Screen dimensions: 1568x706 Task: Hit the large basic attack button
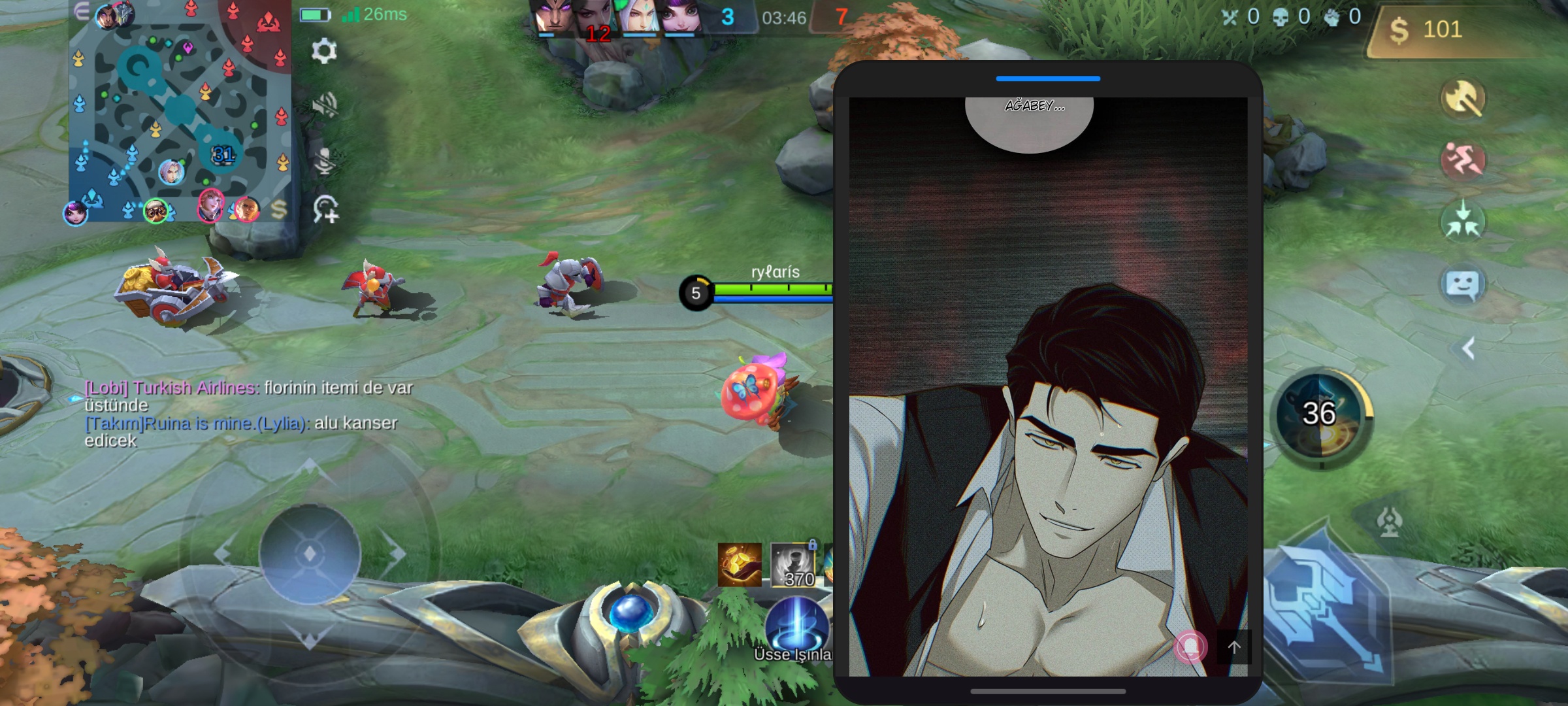[1326, 608]
